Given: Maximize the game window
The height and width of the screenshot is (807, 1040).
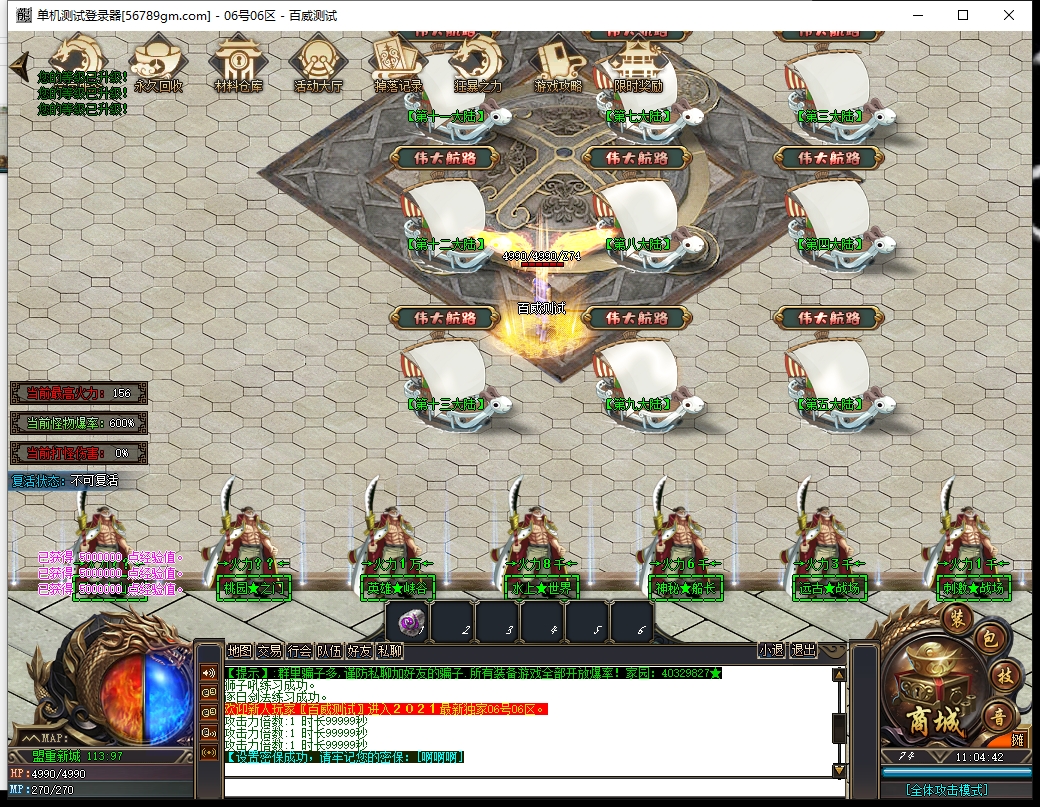Looking at the screenshot, I should tap(963, 15).
